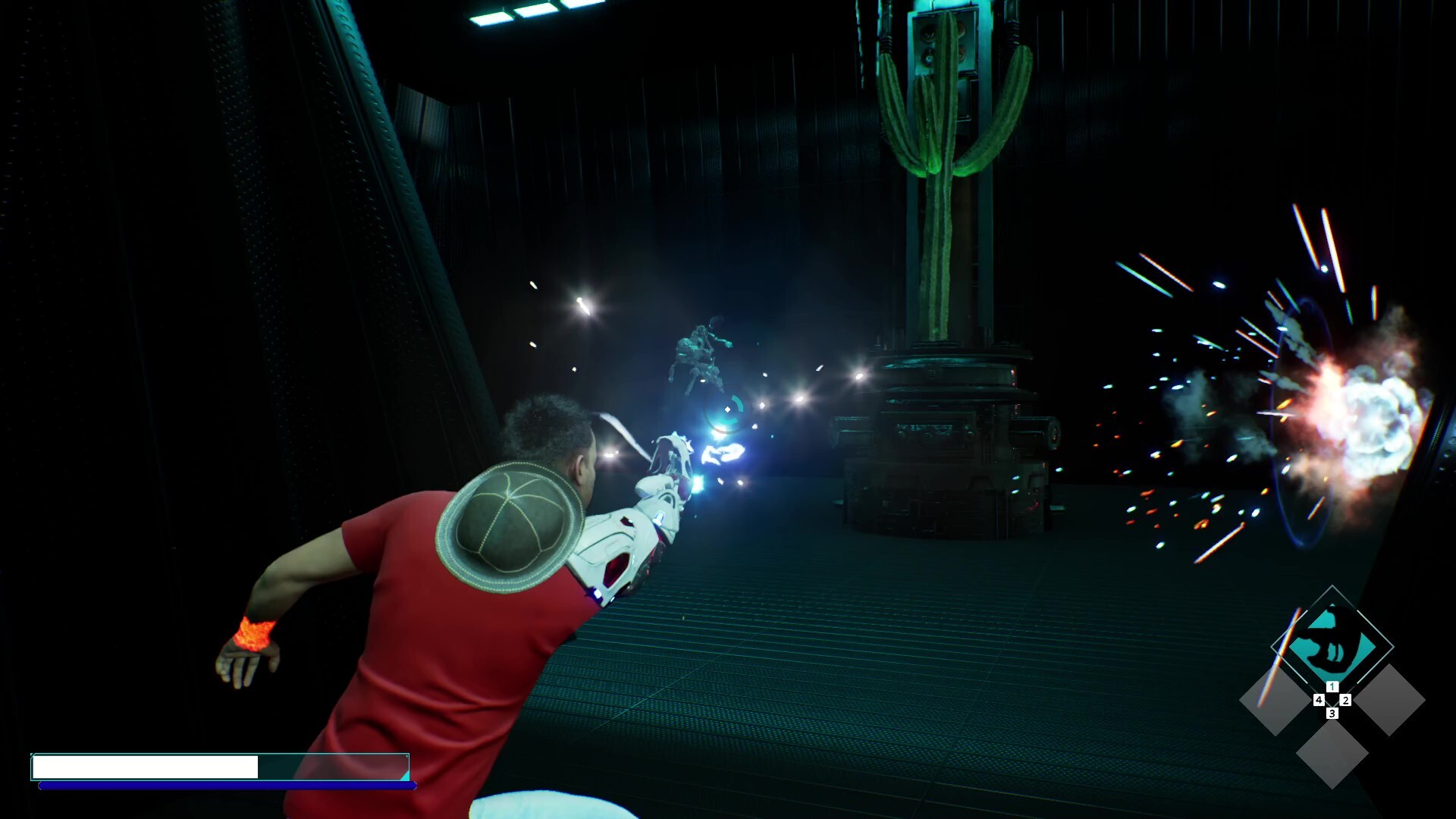Select the teal hand-weapon icon in slot 1
This screenshot has width=1456, height=819.
1332,645
